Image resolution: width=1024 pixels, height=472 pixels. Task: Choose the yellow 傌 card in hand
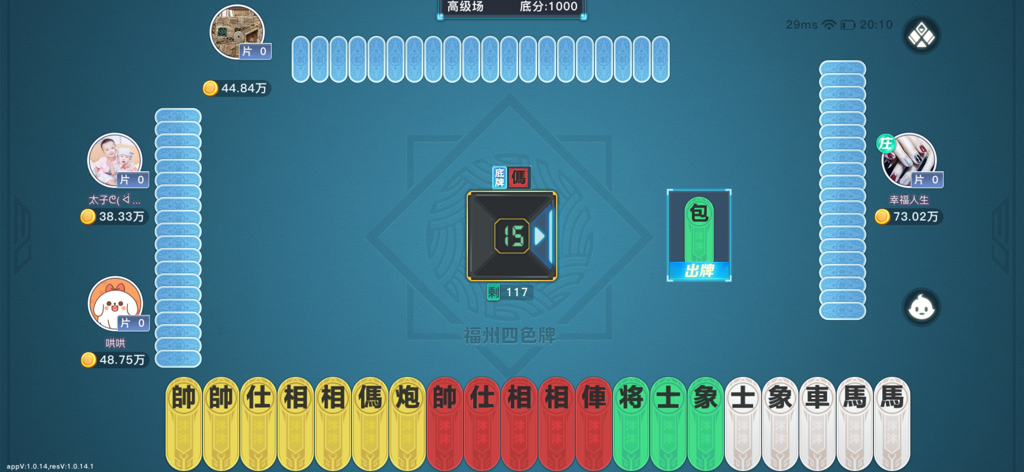coord(371,420)
